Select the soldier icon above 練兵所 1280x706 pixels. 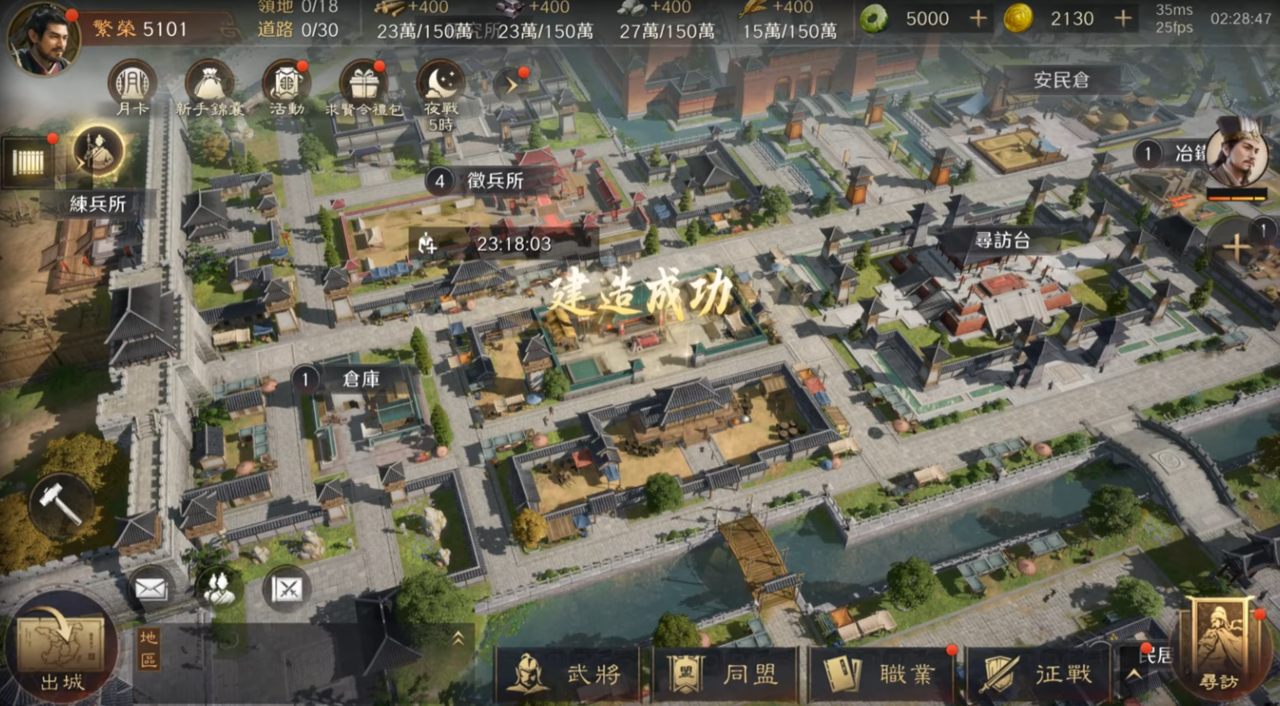pos(98,151)
